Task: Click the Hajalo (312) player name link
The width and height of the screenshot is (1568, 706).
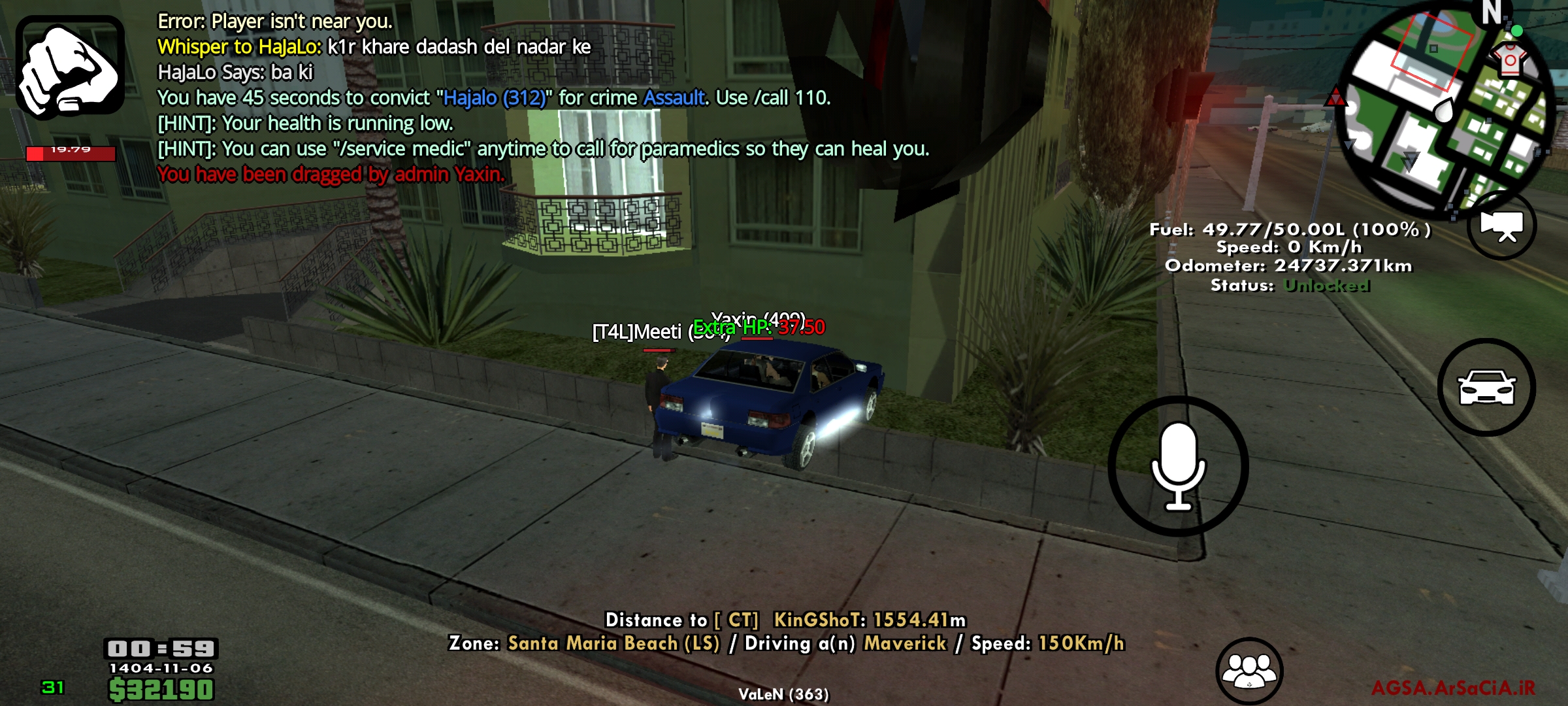Action: tap(493, 98)
